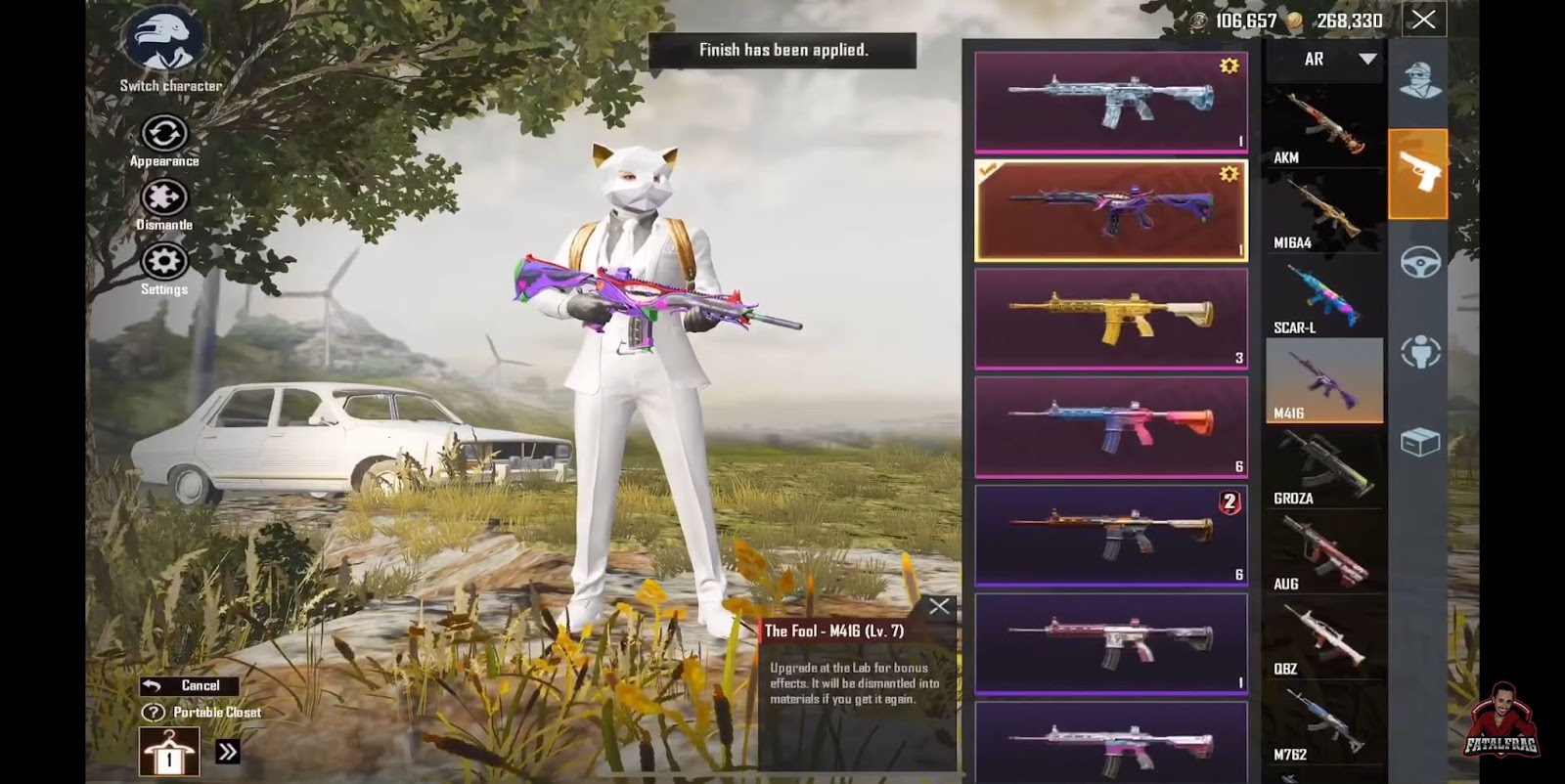Screen dimensions: 1565x784
Task: Select the gold M416 skin
Action: (x=1110, y=319)
